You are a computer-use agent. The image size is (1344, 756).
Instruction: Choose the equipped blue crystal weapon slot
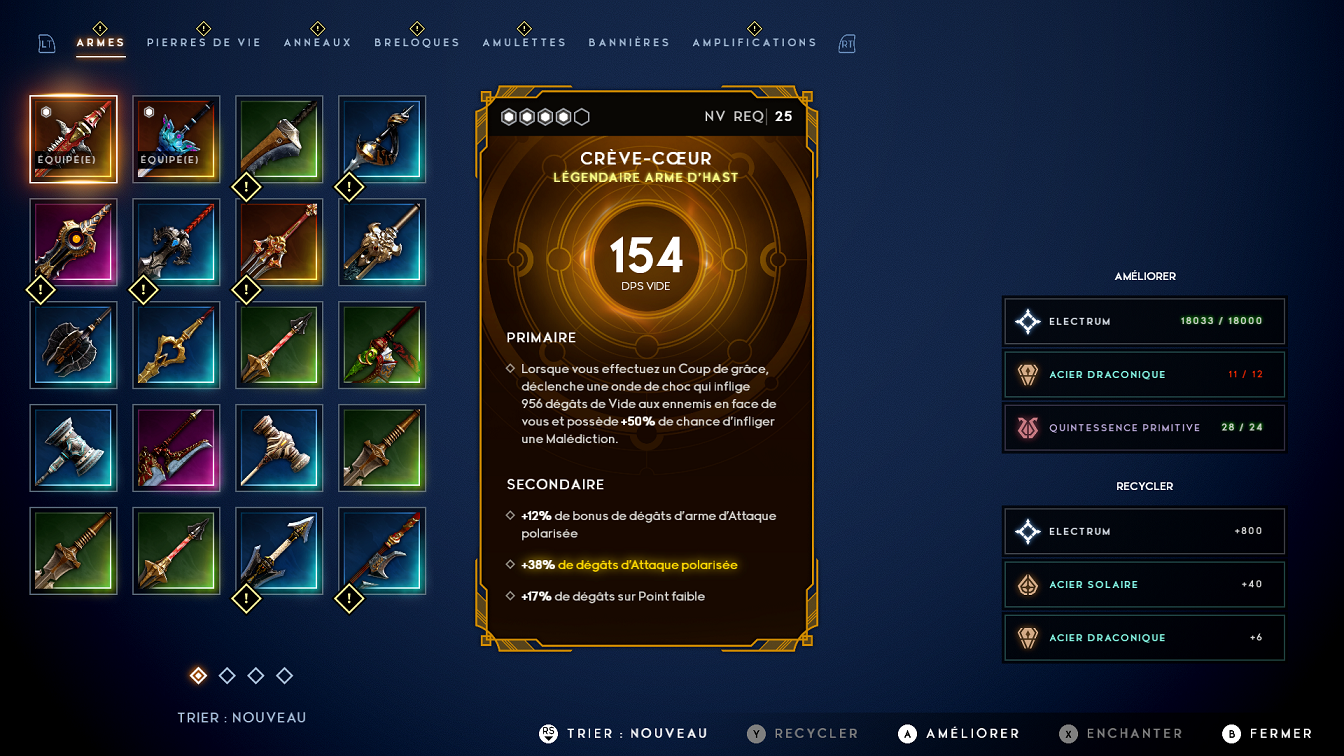coord(177,140)
